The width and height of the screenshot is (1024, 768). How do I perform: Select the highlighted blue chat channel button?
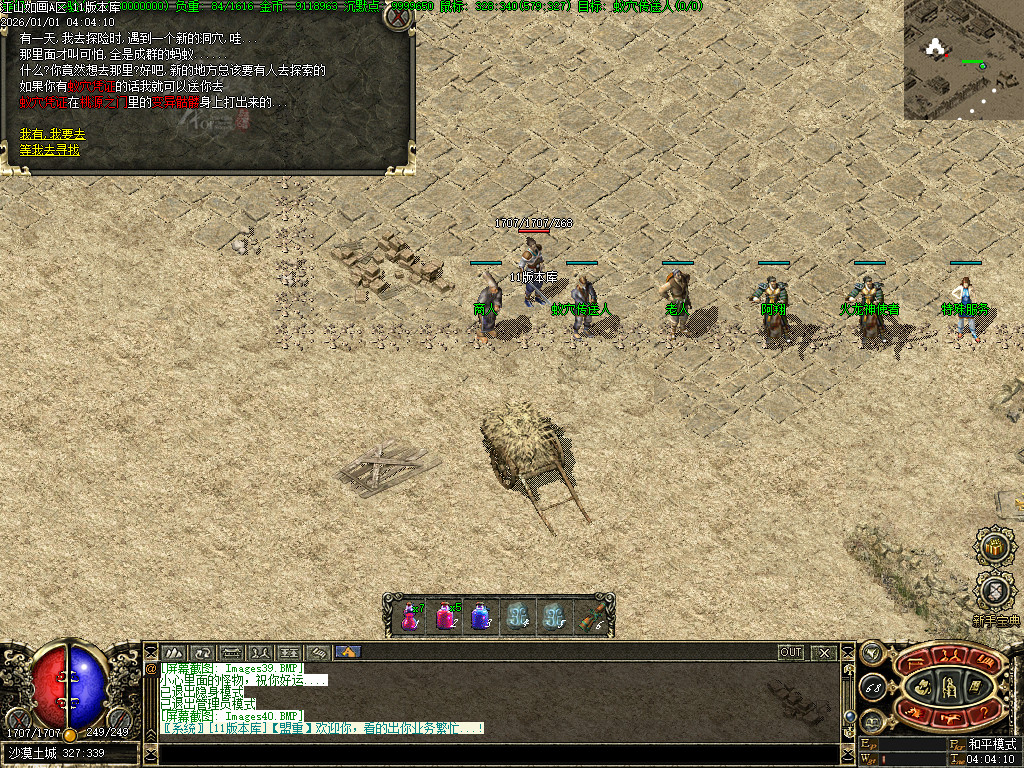point(348,652)
